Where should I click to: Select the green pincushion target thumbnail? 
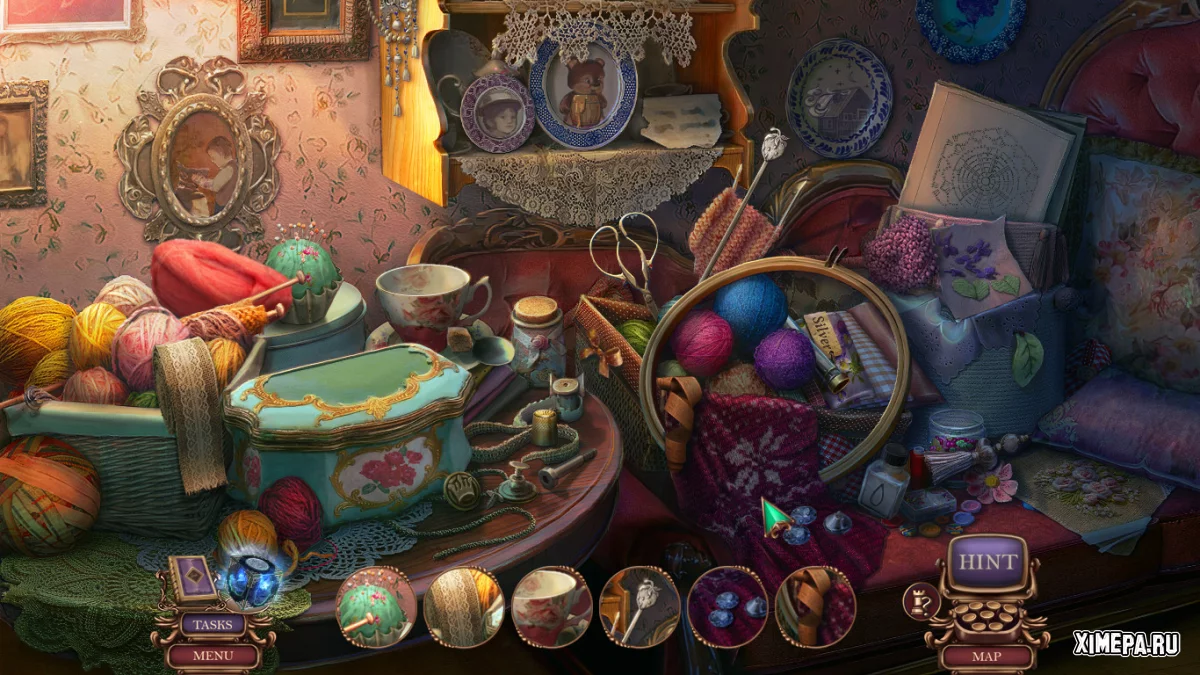376,607
